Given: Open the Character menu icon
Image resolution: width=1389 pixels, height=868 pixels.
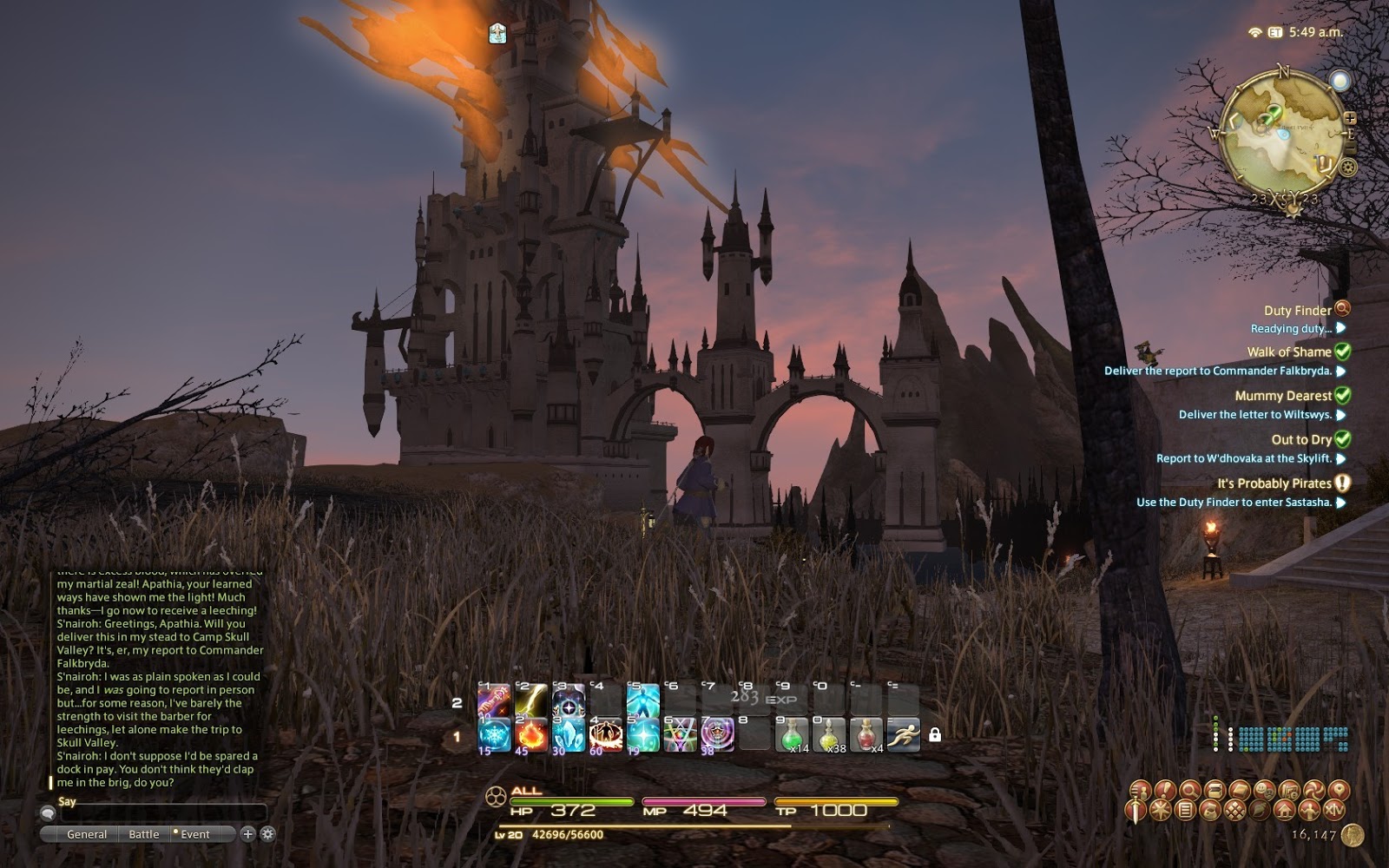Looking at the screenshot, I should click(x=1140, y=790).
